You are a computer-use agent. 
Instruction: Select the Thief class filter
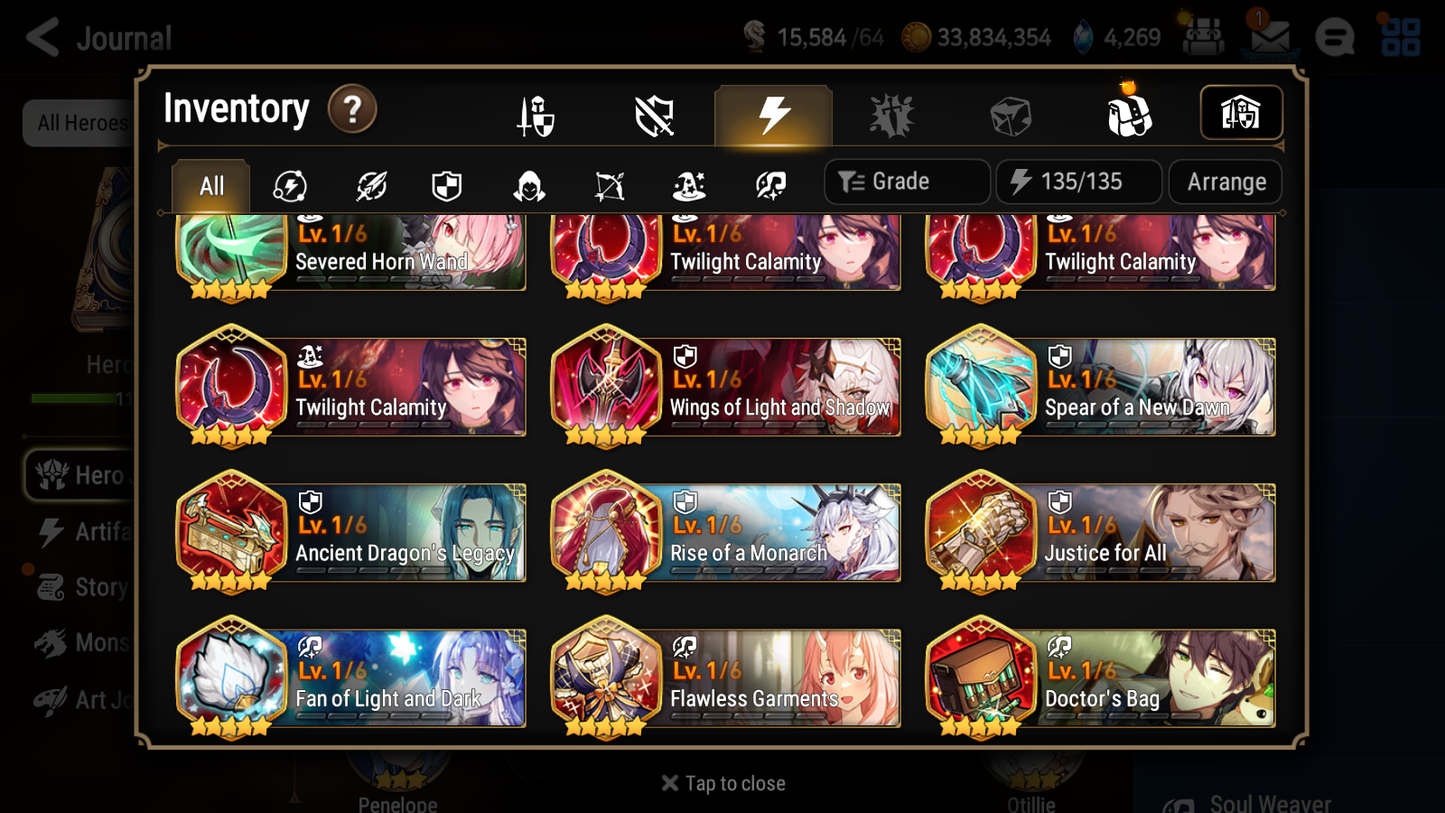[528, 182]
